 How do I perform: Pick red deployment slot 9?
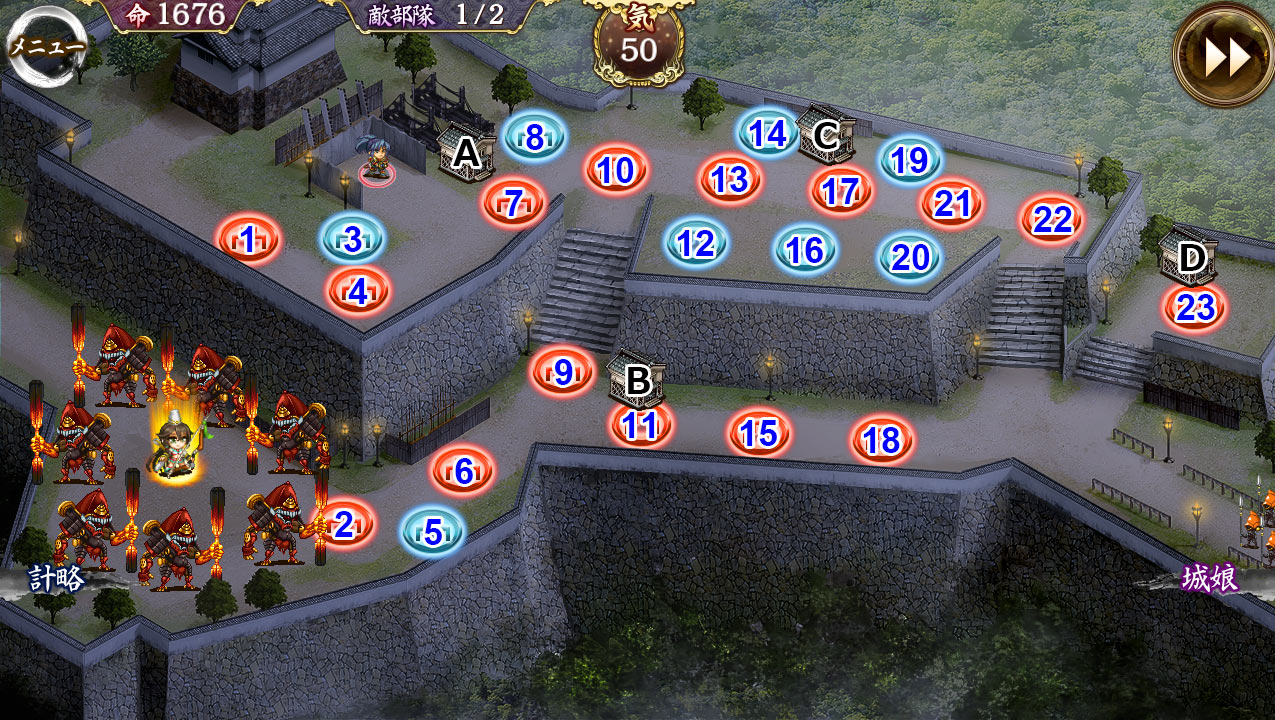click(562, 372)
